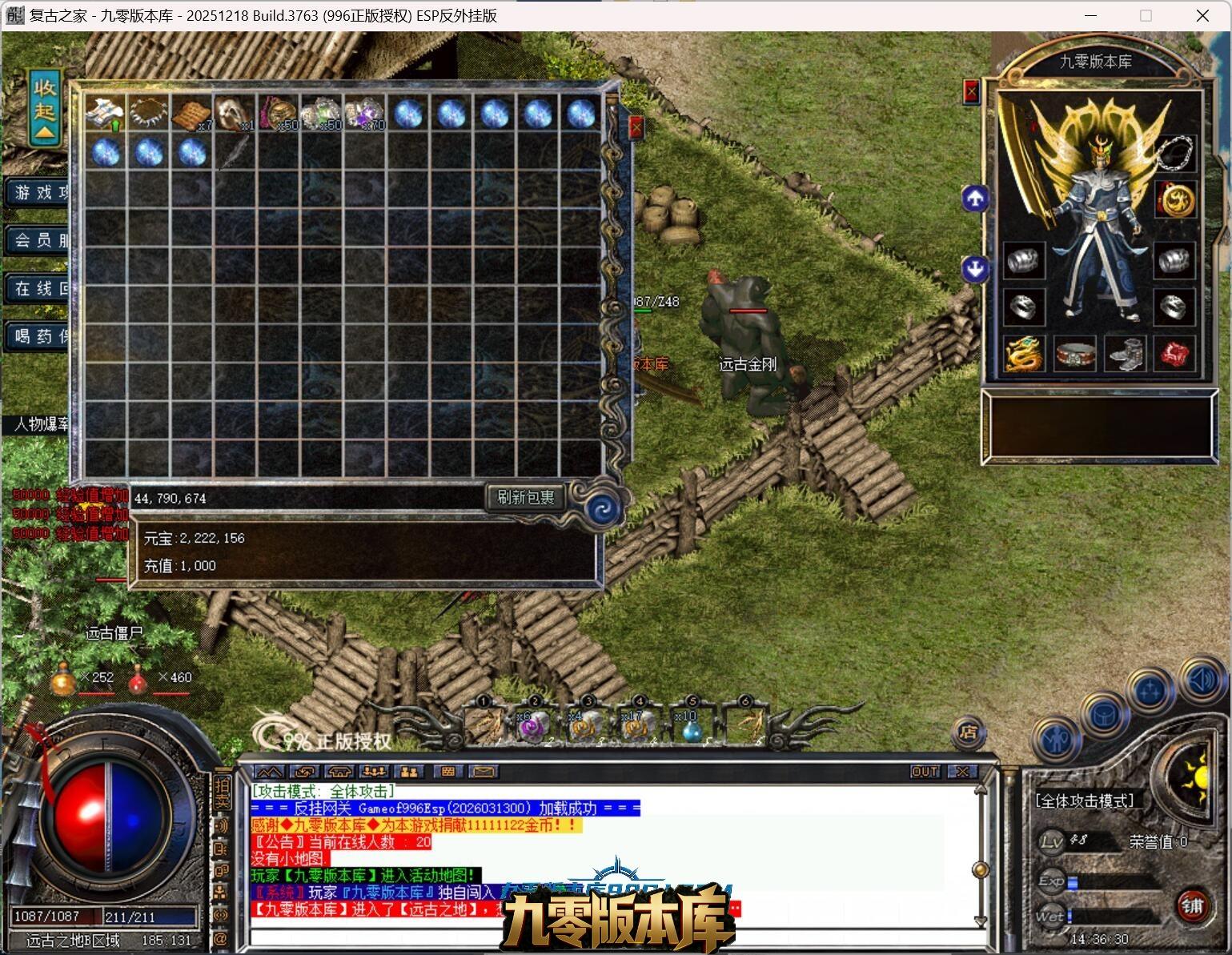Open the shop with the 店 button
Viewport: 1232px width, 955px height.
point(968,732)
